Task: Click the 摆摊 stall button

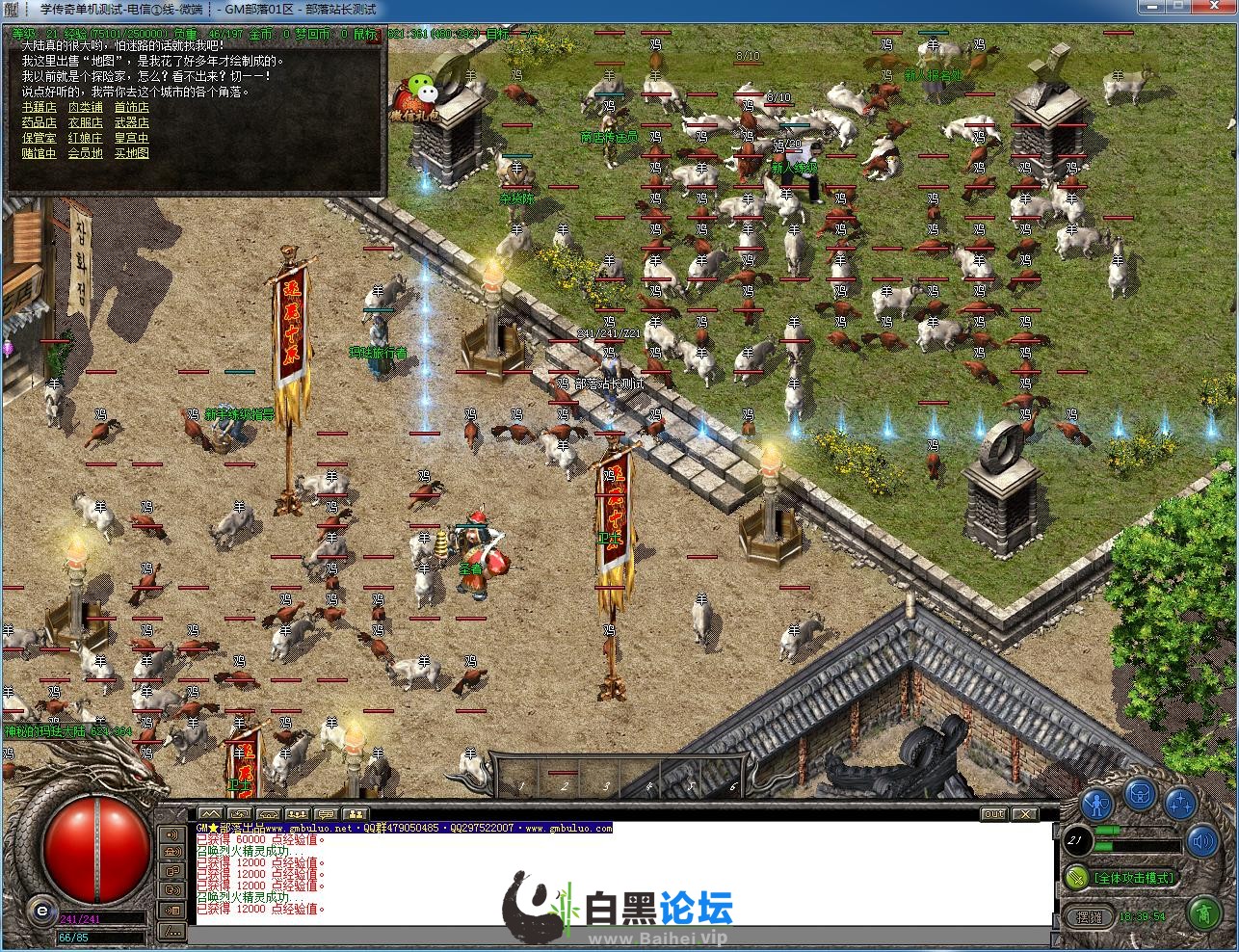Action: pyautogui.click(x=1089, y=917)
